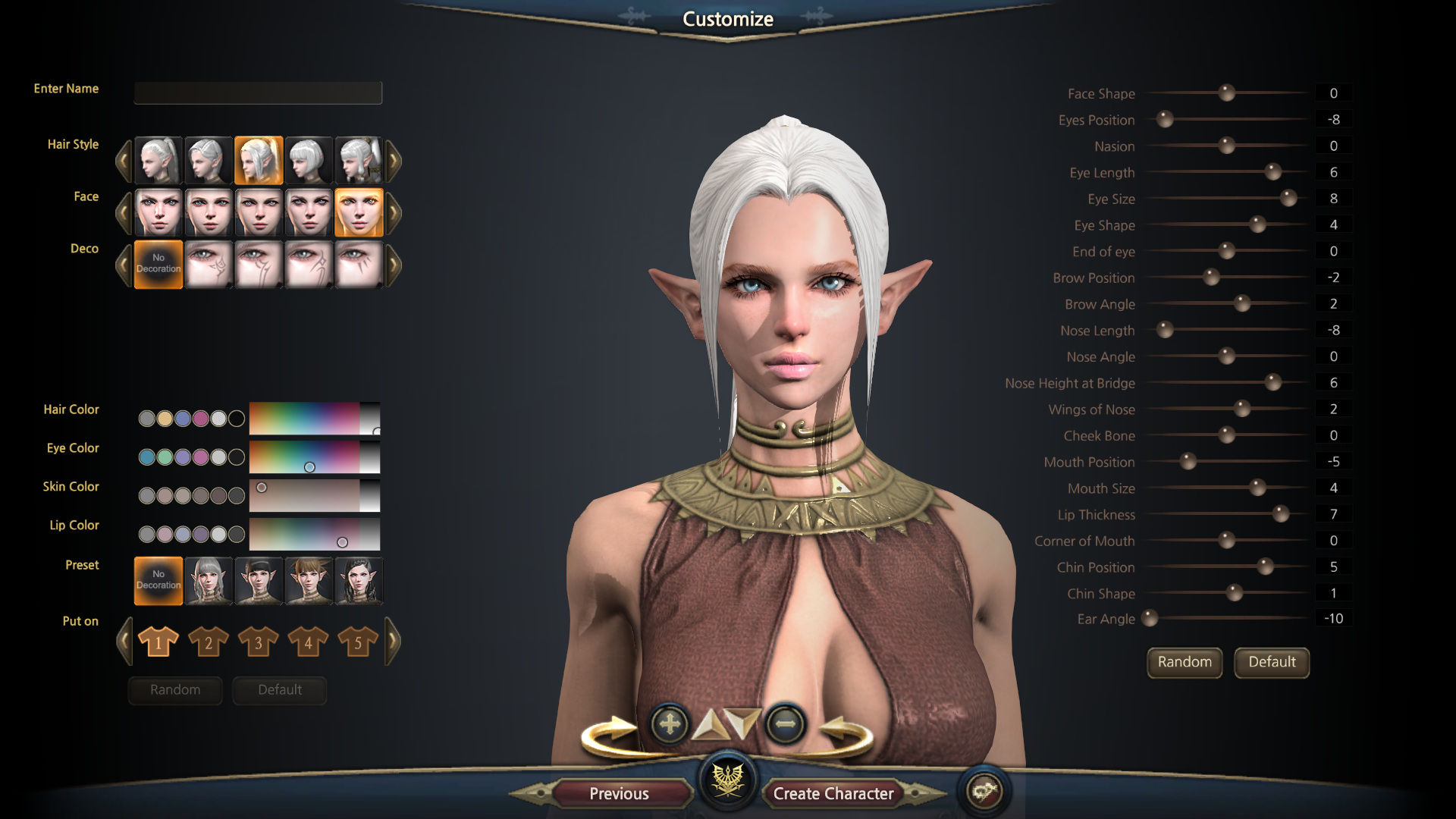Viewport: 1456px width, 819px height.
Task: Click the Enter Name text field
Action: pyautogui.click(x=258, y=93)
